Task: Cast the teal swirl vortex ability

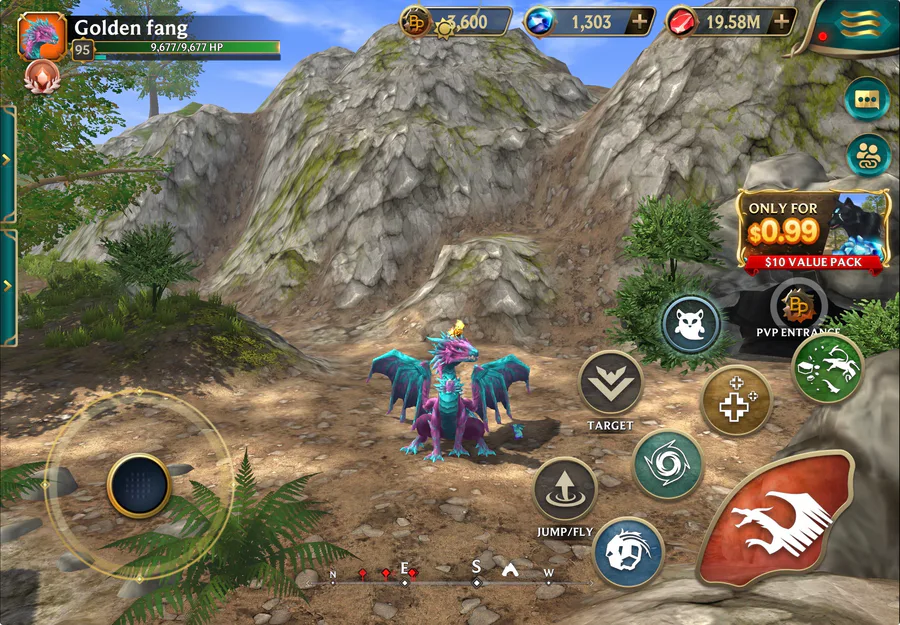Action: (667, 464)
